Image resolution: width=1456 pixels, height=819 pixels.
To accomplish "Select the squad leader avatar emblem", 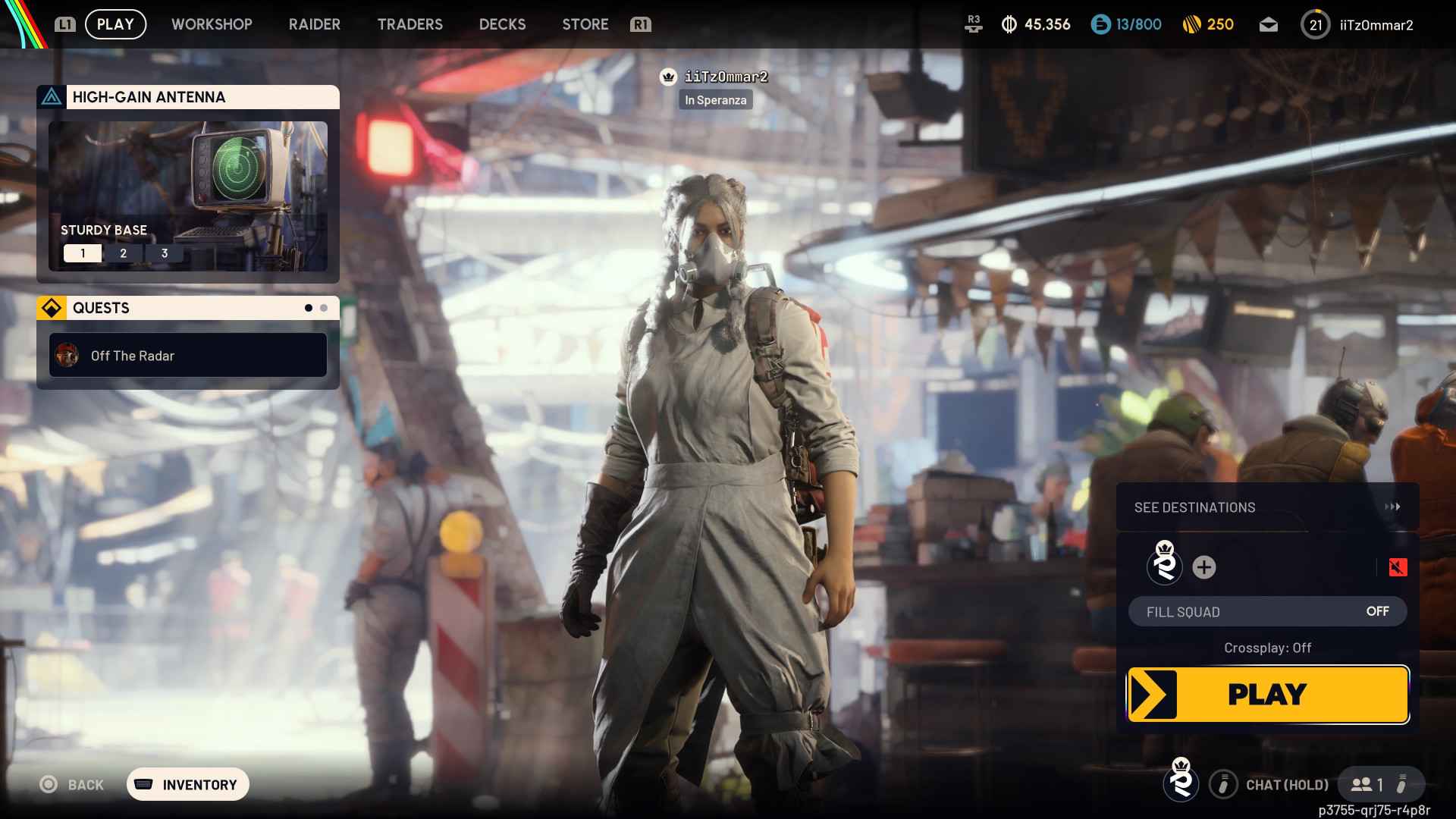I will click(x=1166, y=567).
